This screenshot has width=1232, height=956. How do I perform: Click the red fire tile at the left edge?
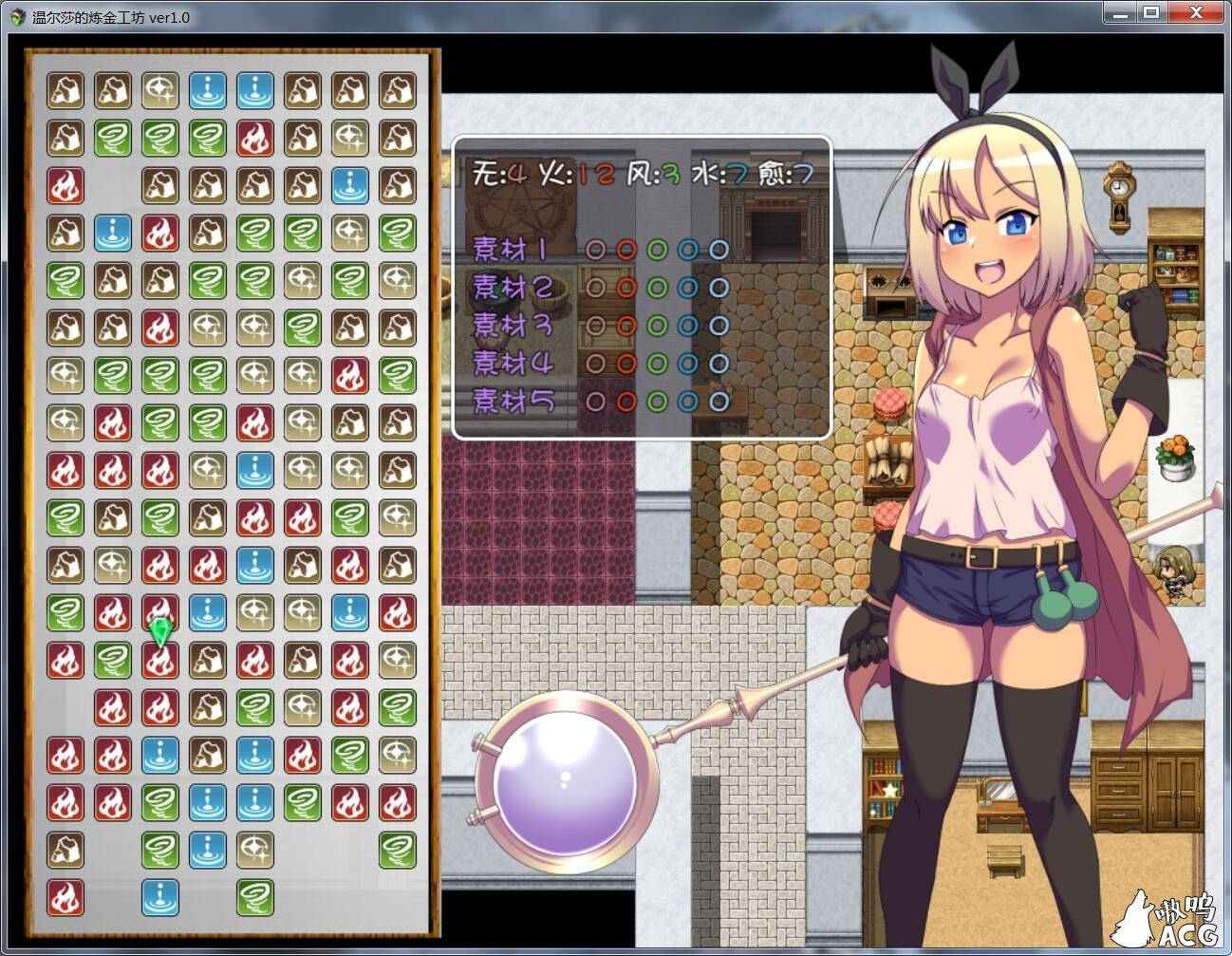pos(65,185)
